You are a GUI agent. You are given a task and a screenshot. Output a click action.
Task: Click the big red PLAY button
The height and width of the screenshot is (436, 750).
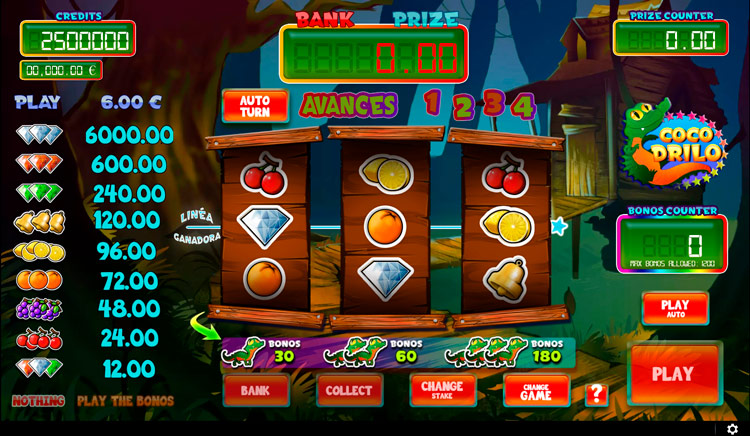673,374
